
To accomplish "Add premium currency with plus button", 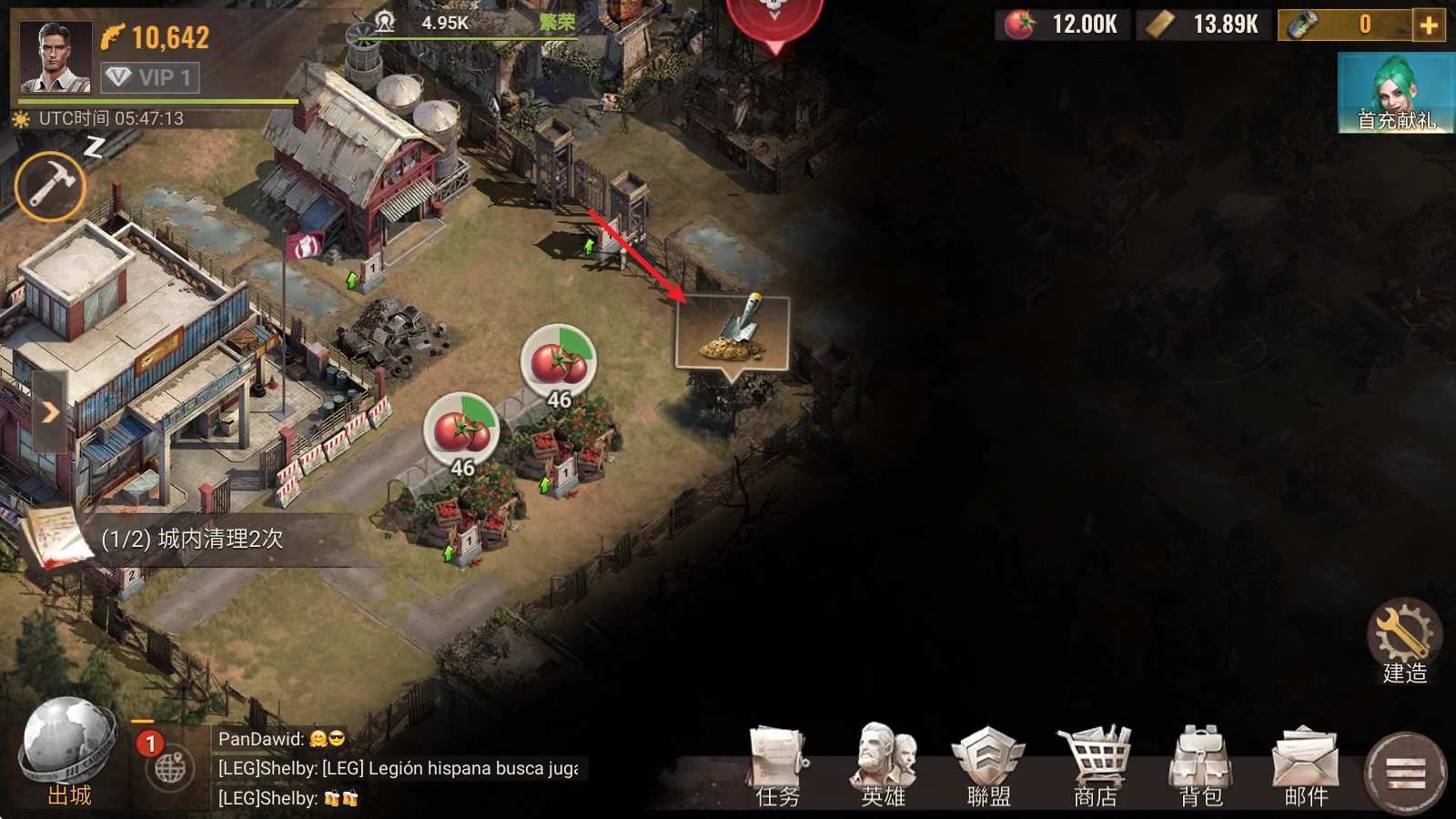I will tap(1430, 25).
